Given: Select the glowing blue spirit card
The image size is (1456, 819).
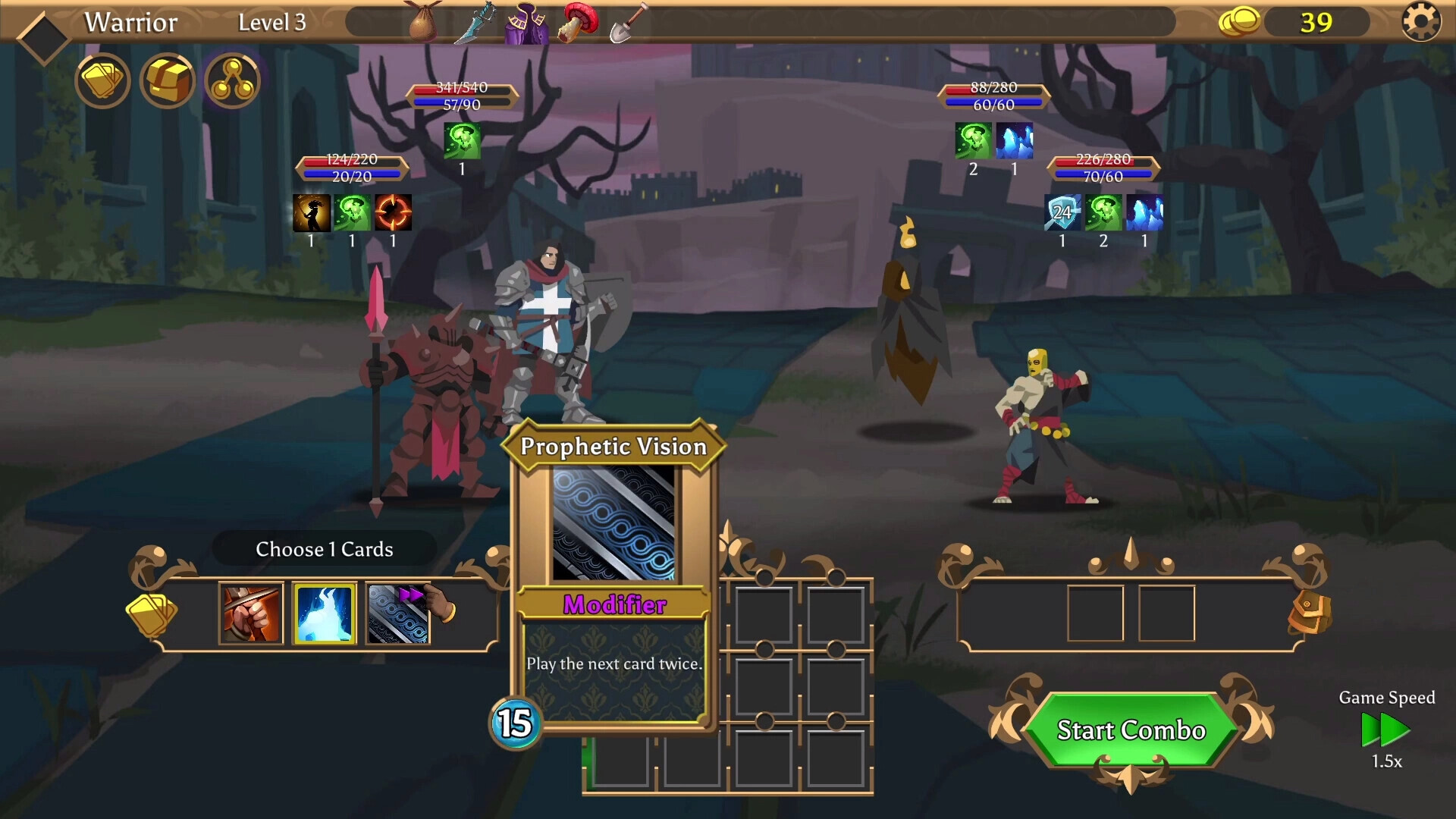Looking at the screenshot, I should [325, 613].
